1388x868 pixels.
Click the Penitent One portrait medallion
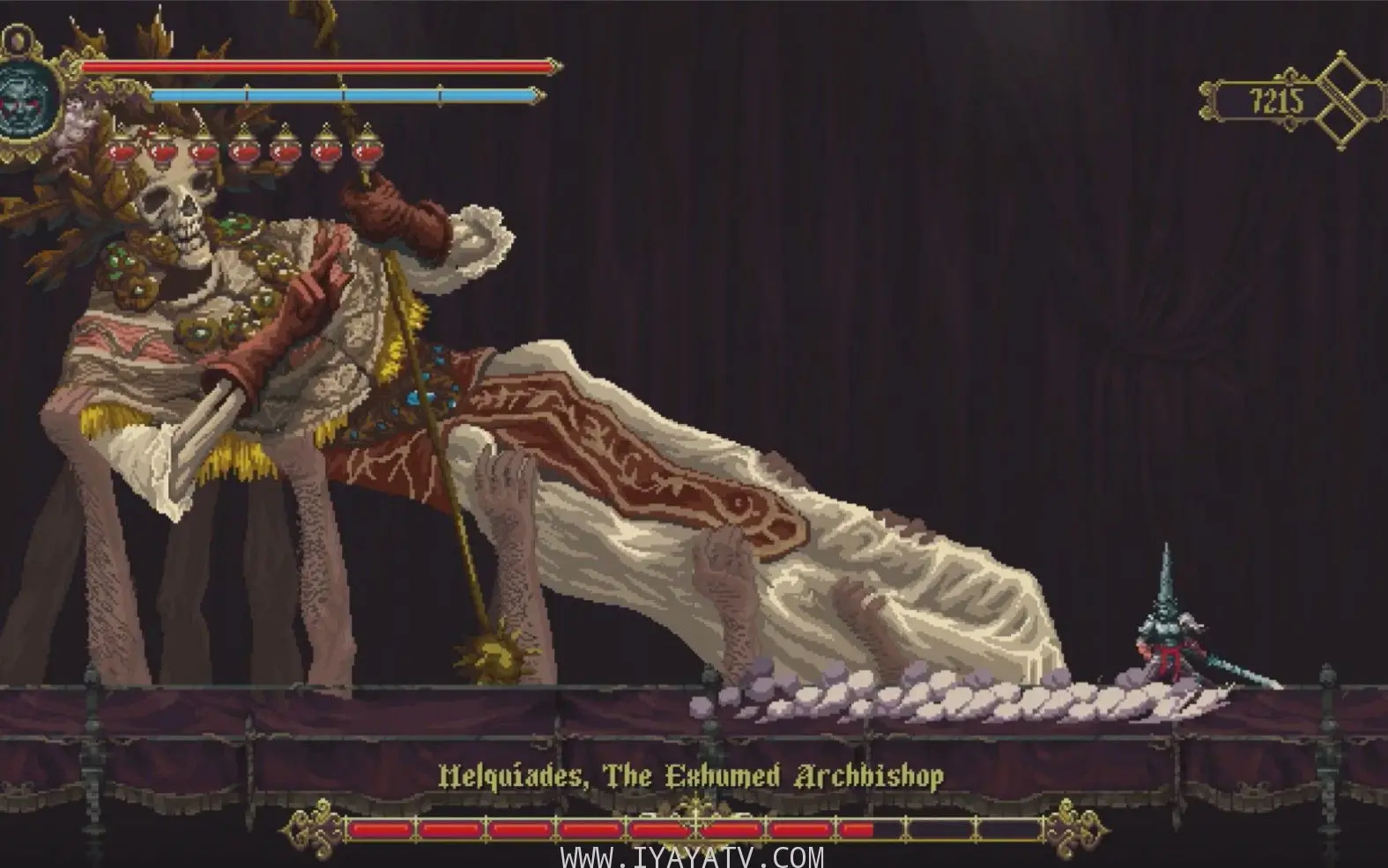25,104
